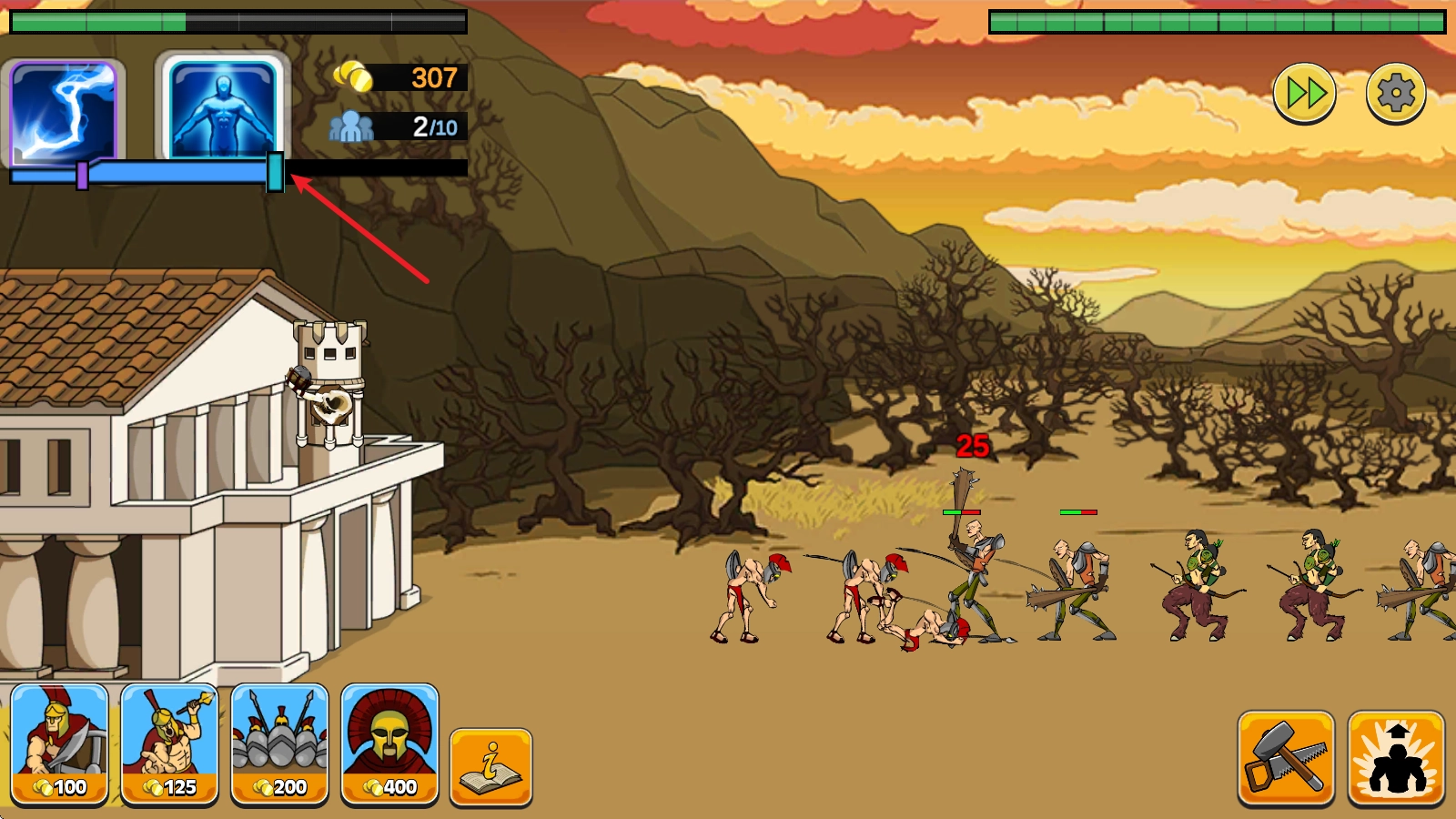Open the settings gear menu

coord(1395,93)
